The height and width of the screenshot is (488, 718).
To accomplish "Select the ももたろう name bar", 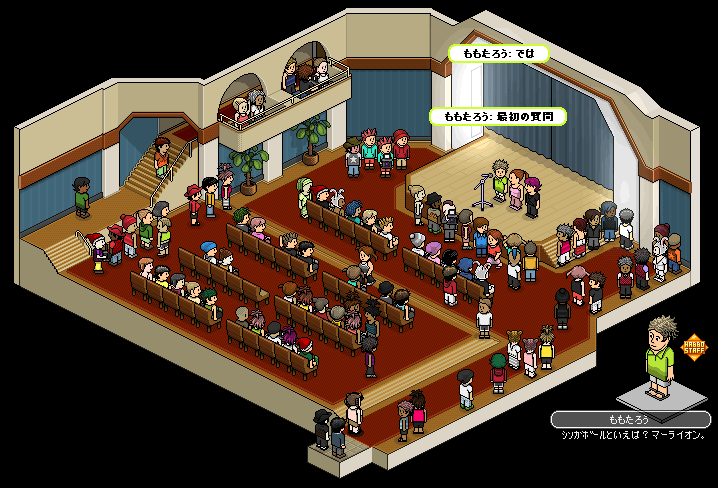I will [x=629, y=420].
